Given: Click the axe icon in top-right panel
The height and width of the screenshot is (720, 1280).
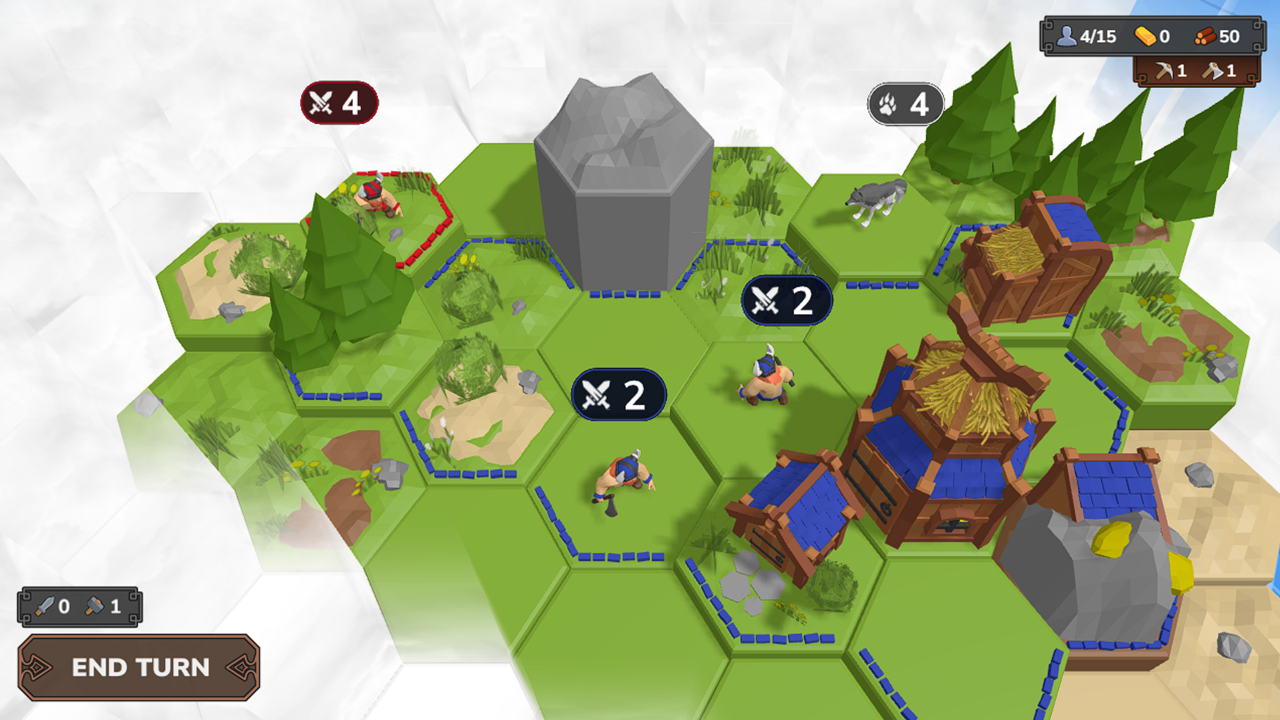Looking at the screenshot, I should (1212, 72).
